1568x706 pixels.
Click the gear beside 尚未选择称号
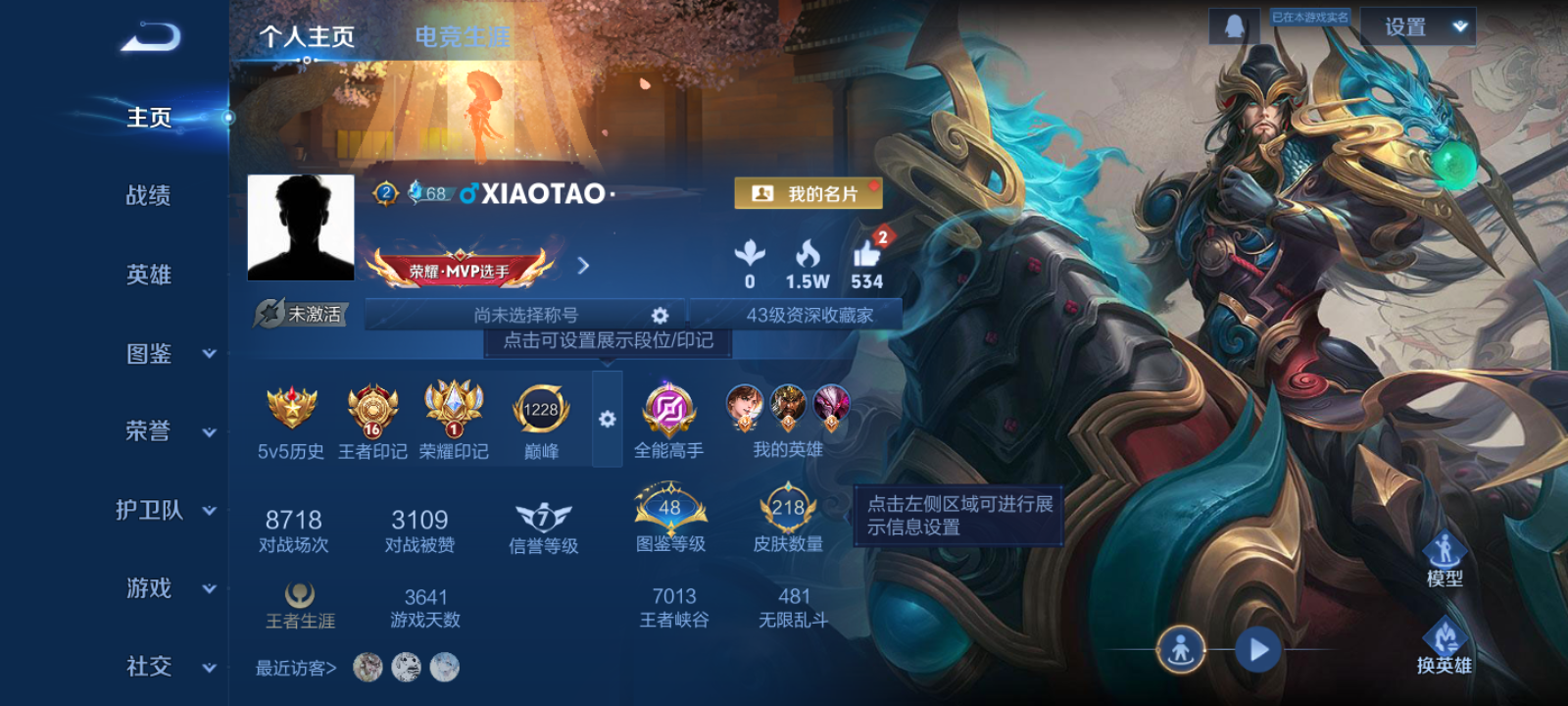click(x=659, y=315)
